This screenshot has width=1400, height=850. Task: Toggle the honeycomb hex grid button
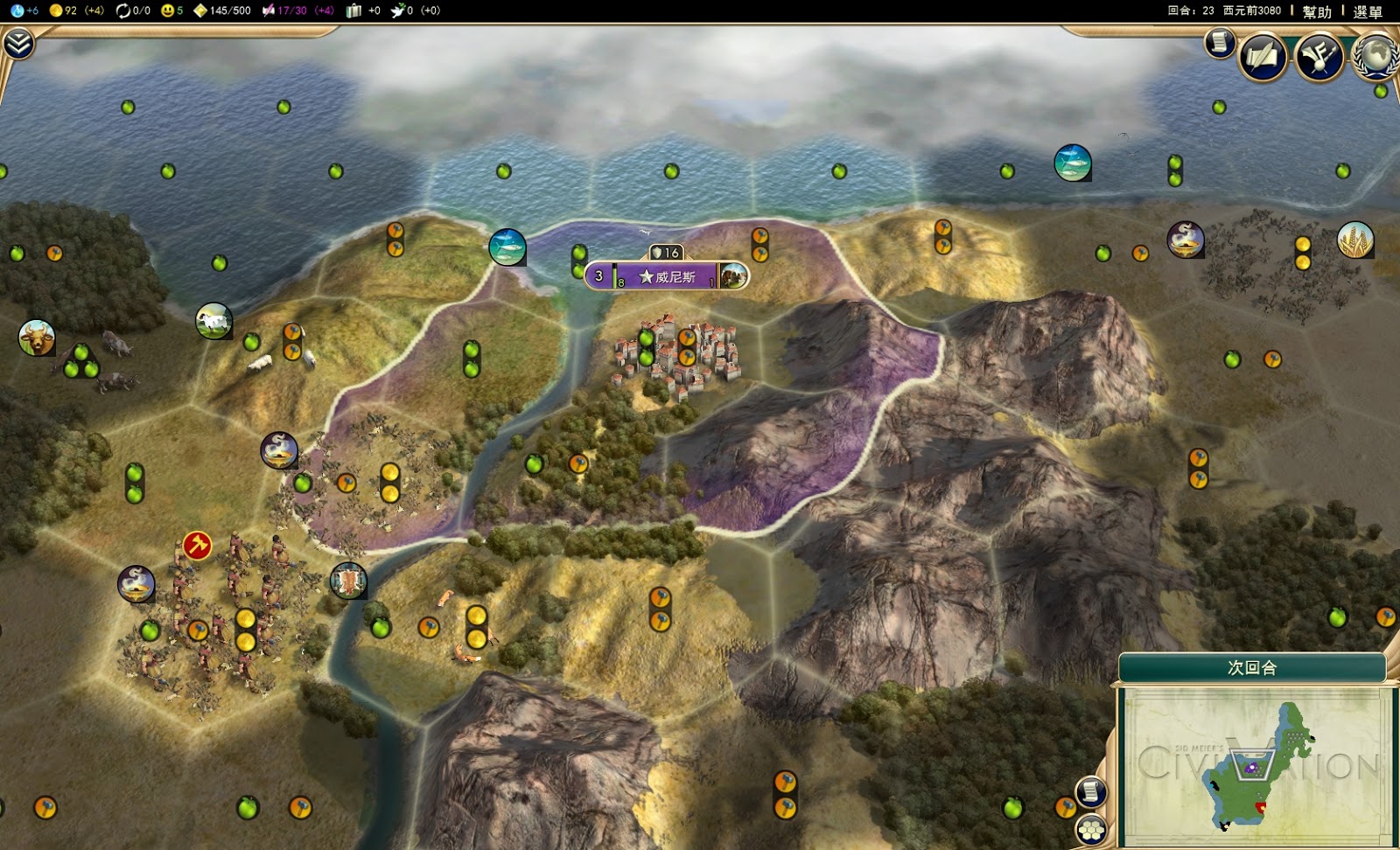pyautogui.click(x=1091, y=828)
